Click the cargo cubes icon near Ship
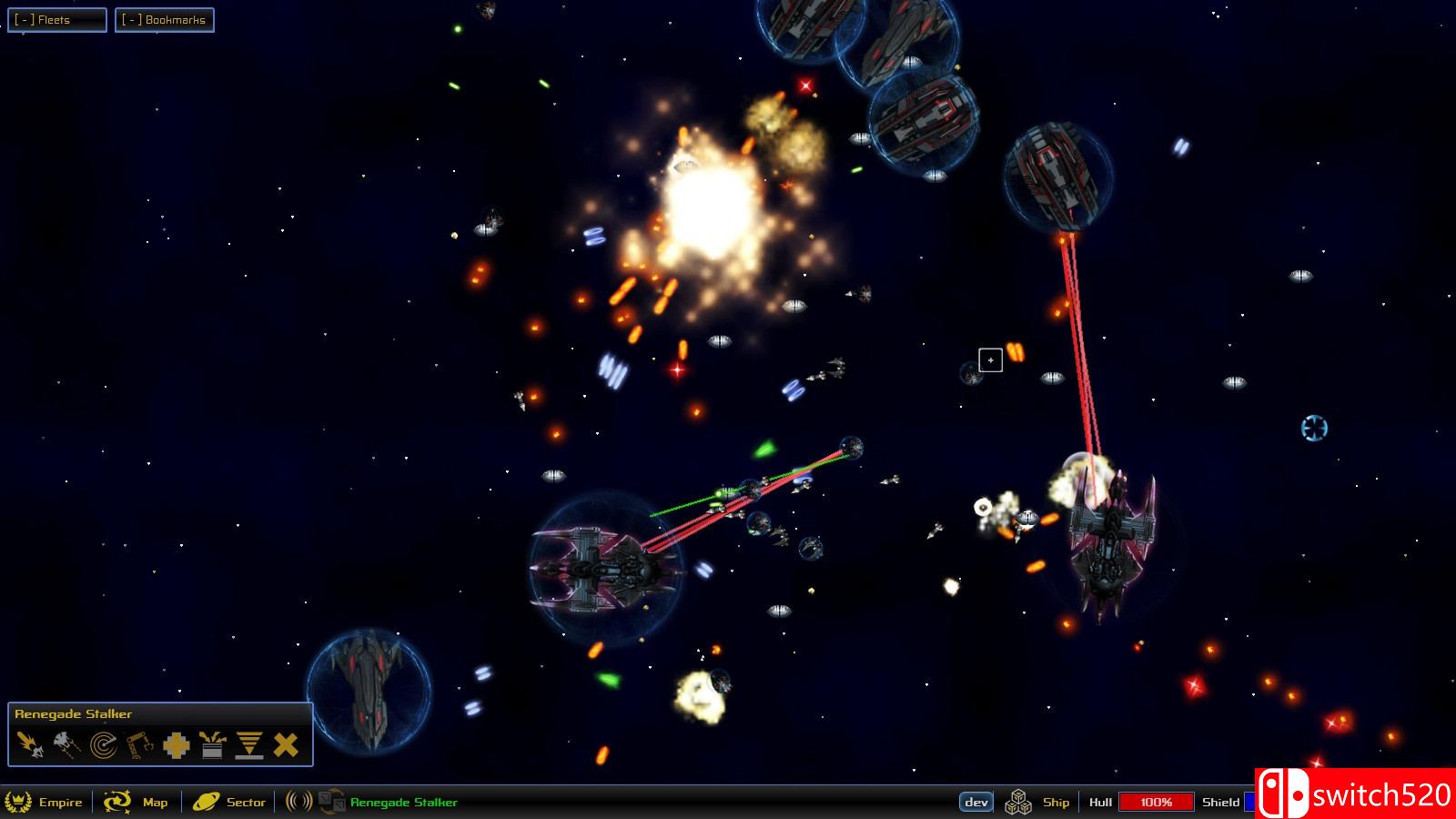The image size is (1456, 819). (1017, 803)
